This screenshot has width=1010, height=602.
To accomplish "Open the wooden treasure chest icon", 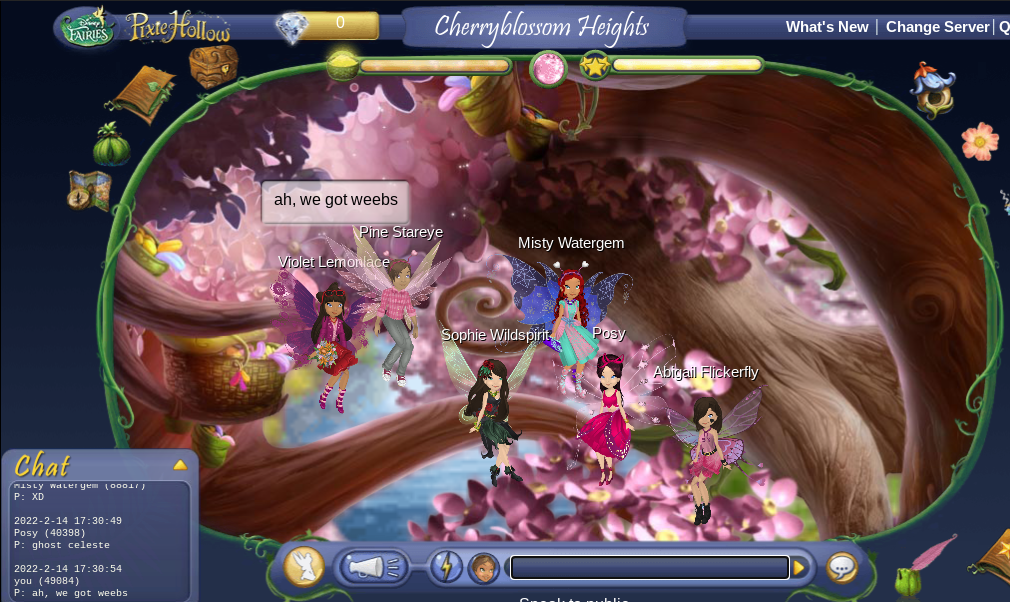I will [212, 65].
